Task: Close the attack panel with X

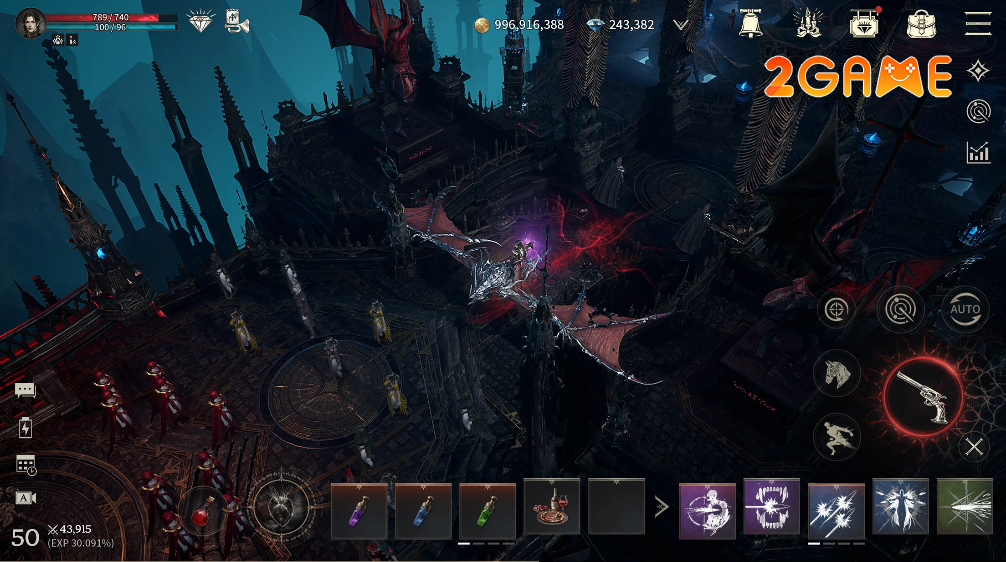Action: 974,447
